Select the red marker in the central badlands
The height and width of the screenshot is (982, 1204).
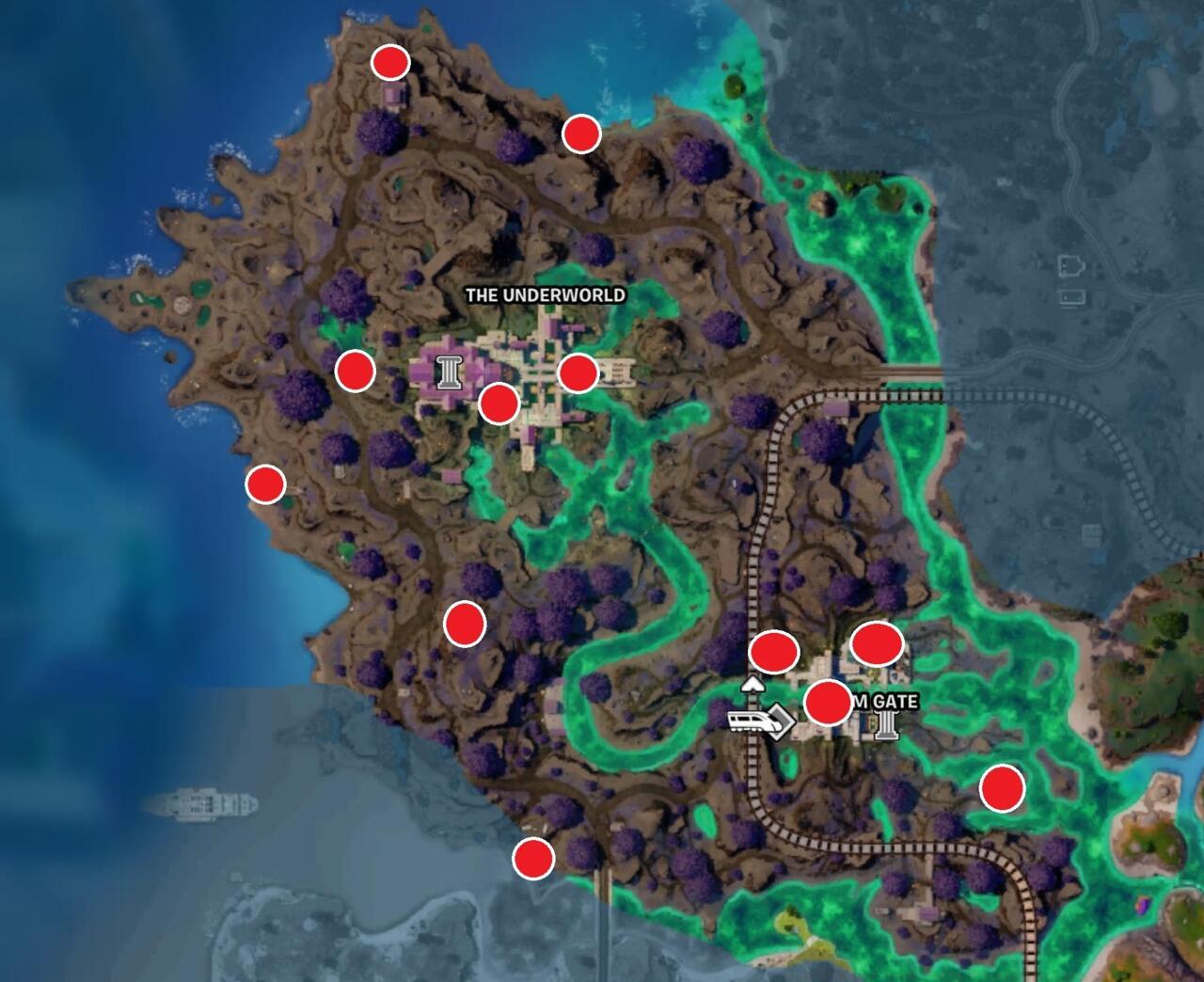coord(463,622)
